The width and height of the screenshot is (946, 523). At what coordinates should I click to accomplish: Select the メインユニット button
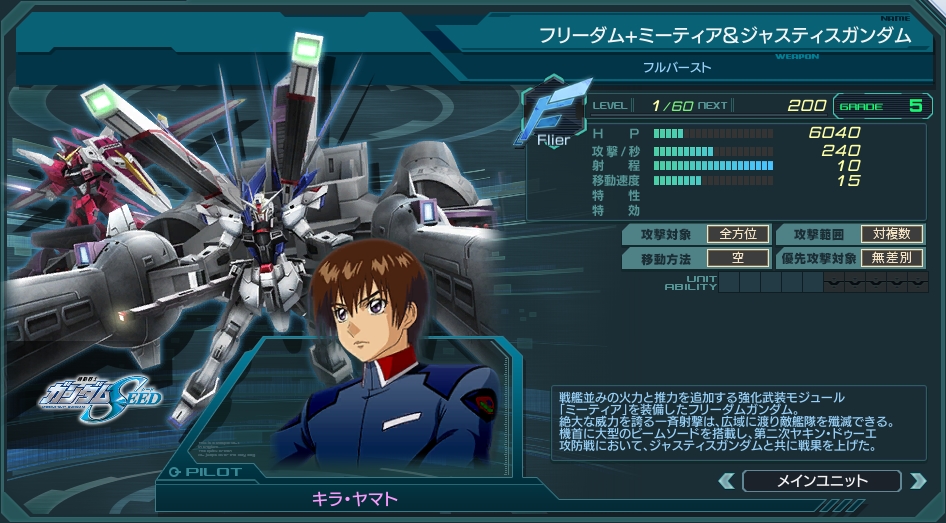822,481
